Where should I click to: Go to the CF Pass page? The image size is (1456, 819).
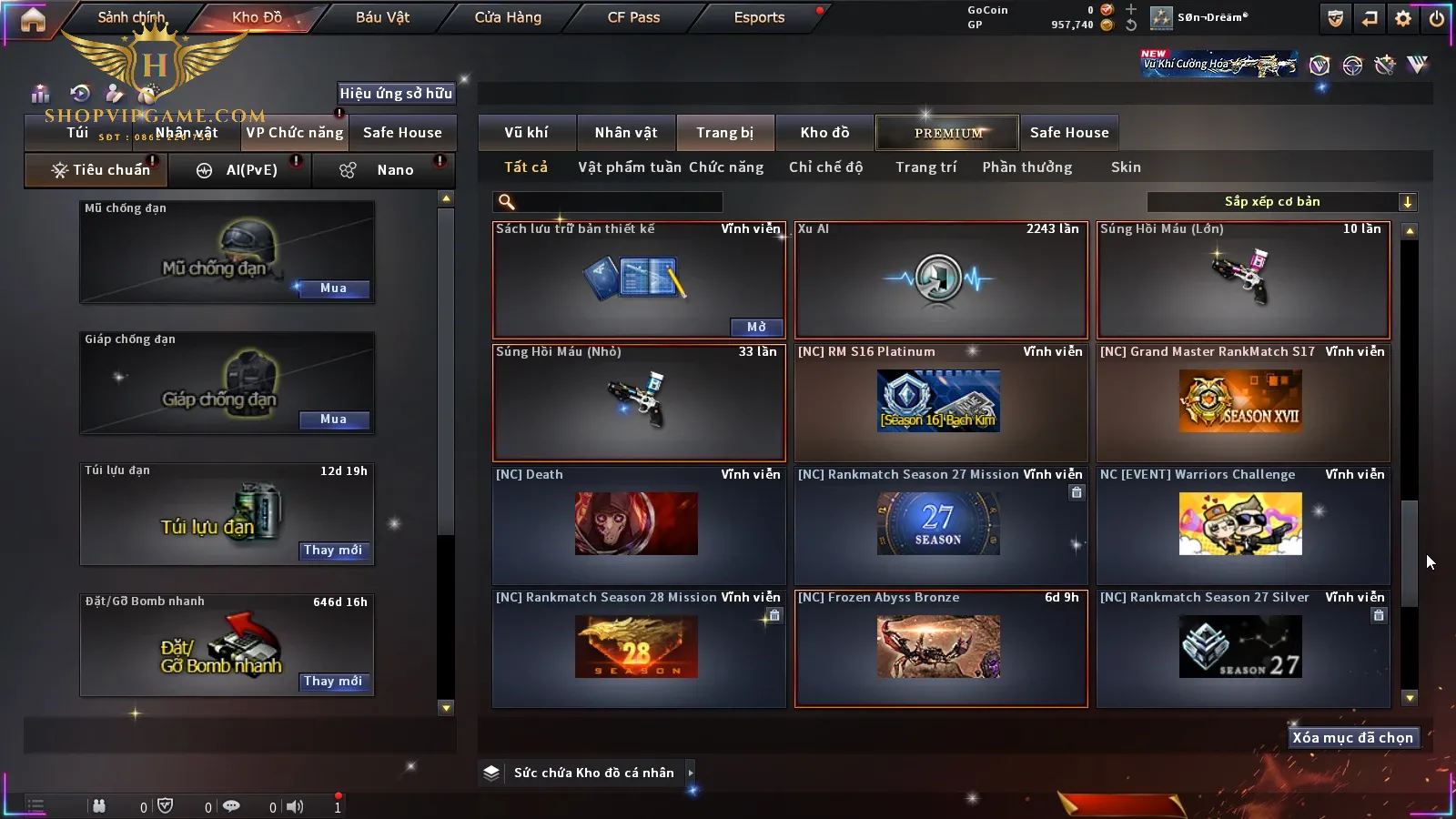pyautogui.click(x=633, y=17)
